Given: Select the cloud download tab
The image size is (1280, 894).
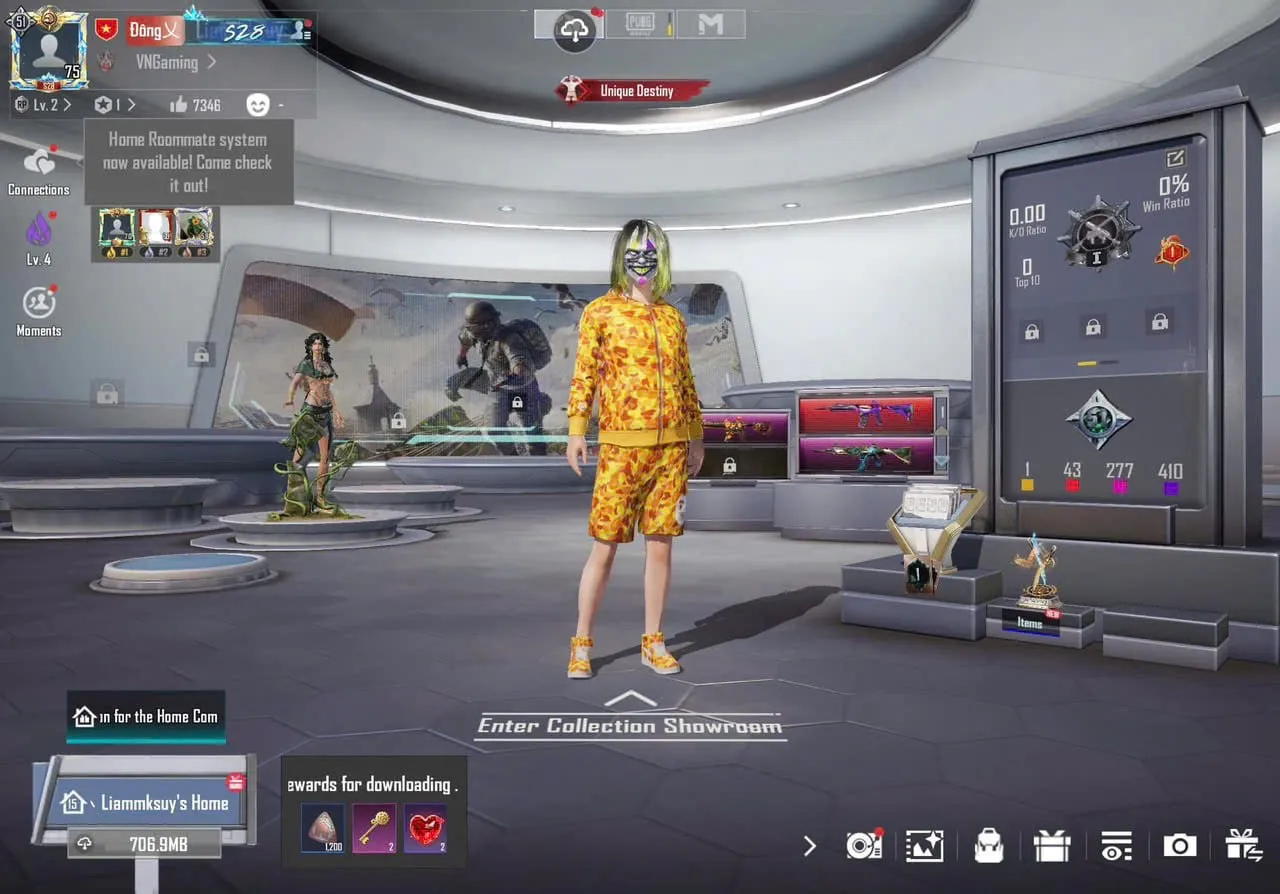Looking at the screenshot, I should [574, 30].
